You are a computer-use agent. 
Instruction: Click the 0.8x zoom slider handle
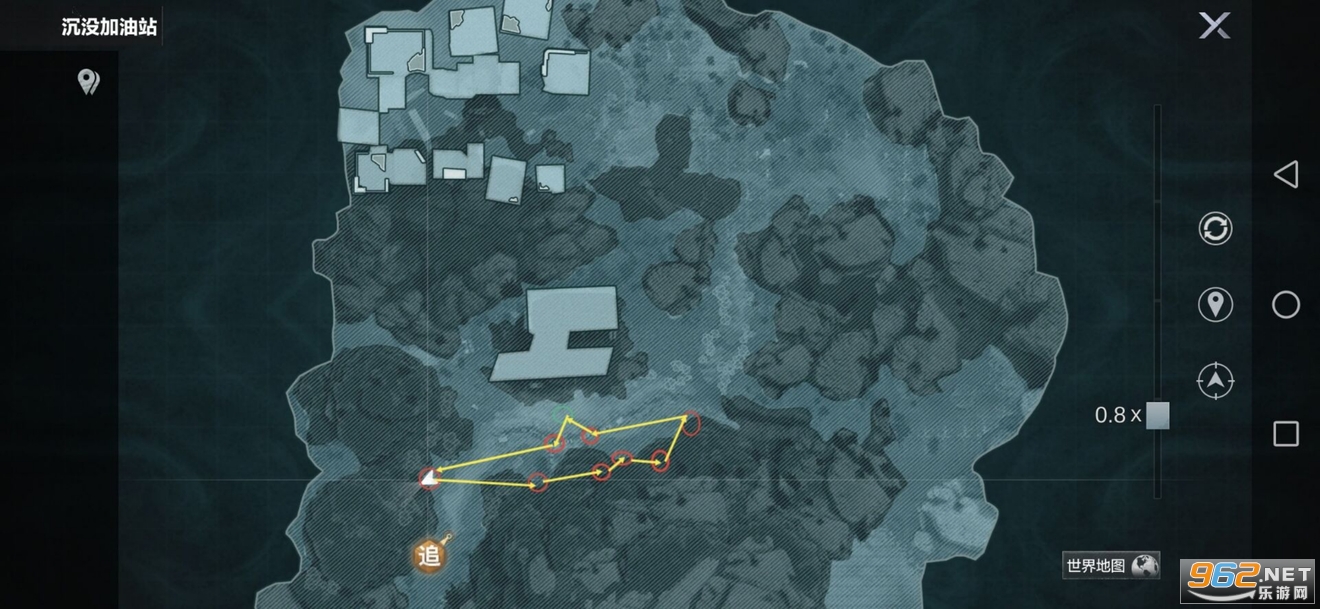click(x=1157, y=415)
